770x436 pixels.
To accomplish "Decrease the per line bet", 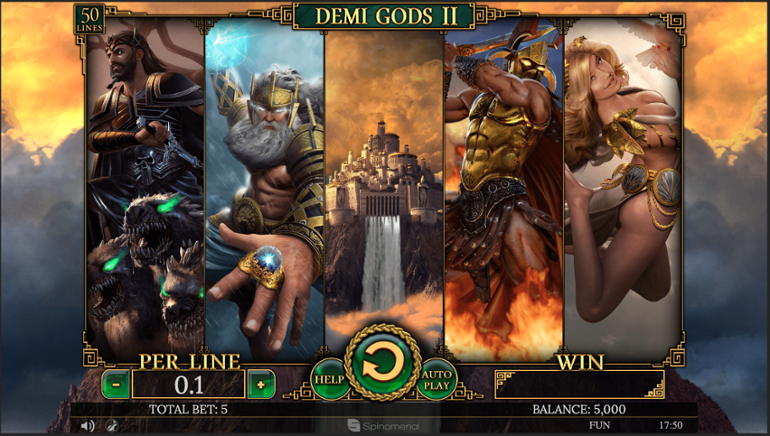I will 116,383.
